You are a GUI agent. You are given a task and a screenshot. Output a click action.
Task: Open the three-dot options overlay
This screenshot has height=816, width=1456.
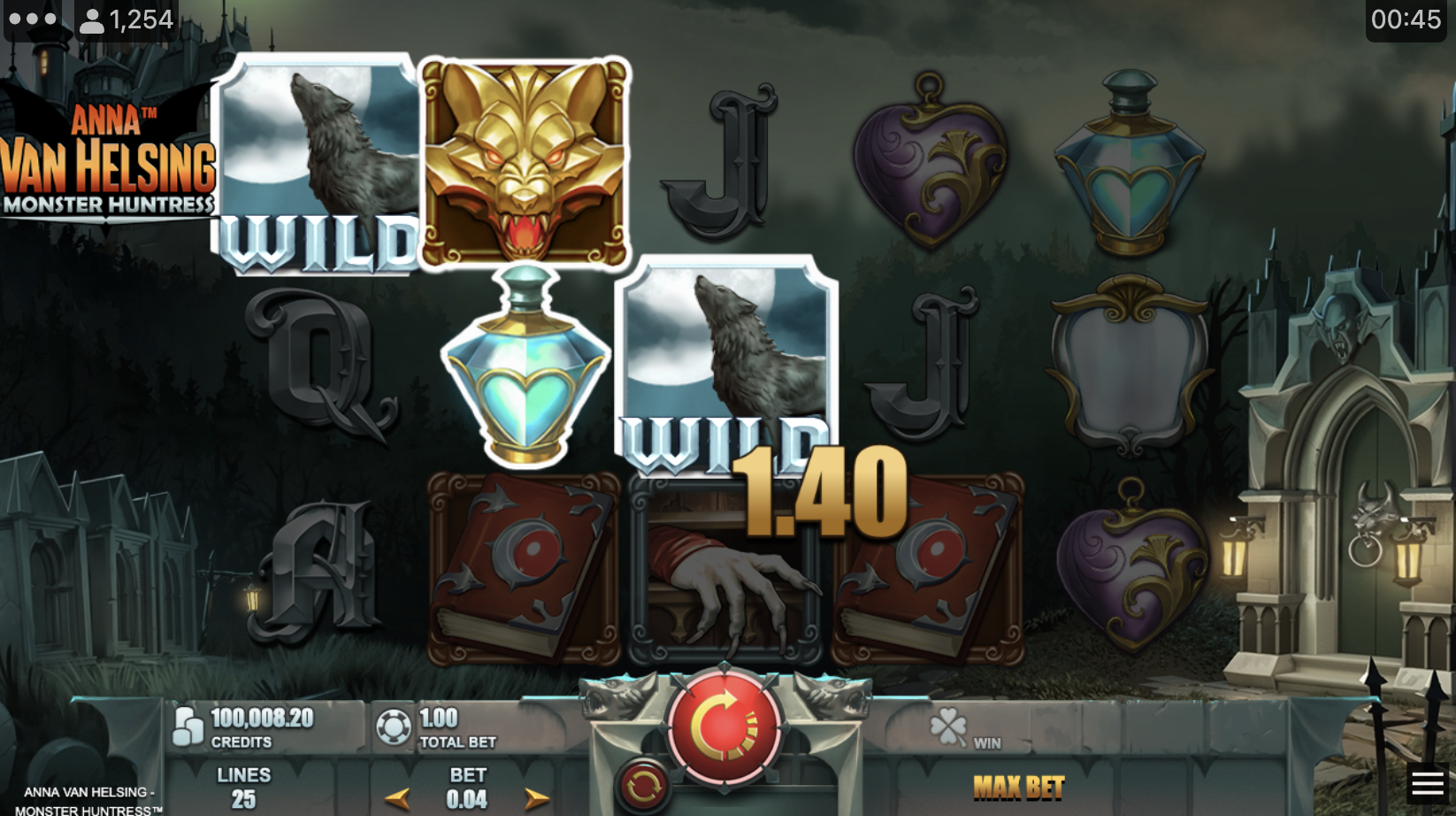point(33,19)
